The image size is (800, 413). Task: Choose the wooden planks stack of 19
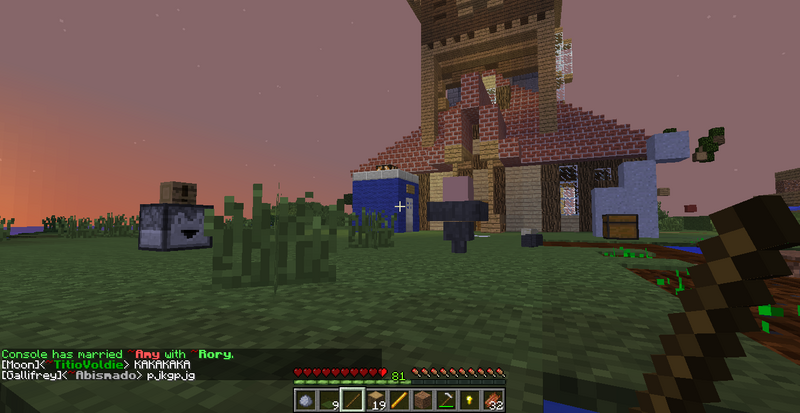[375, 400]
